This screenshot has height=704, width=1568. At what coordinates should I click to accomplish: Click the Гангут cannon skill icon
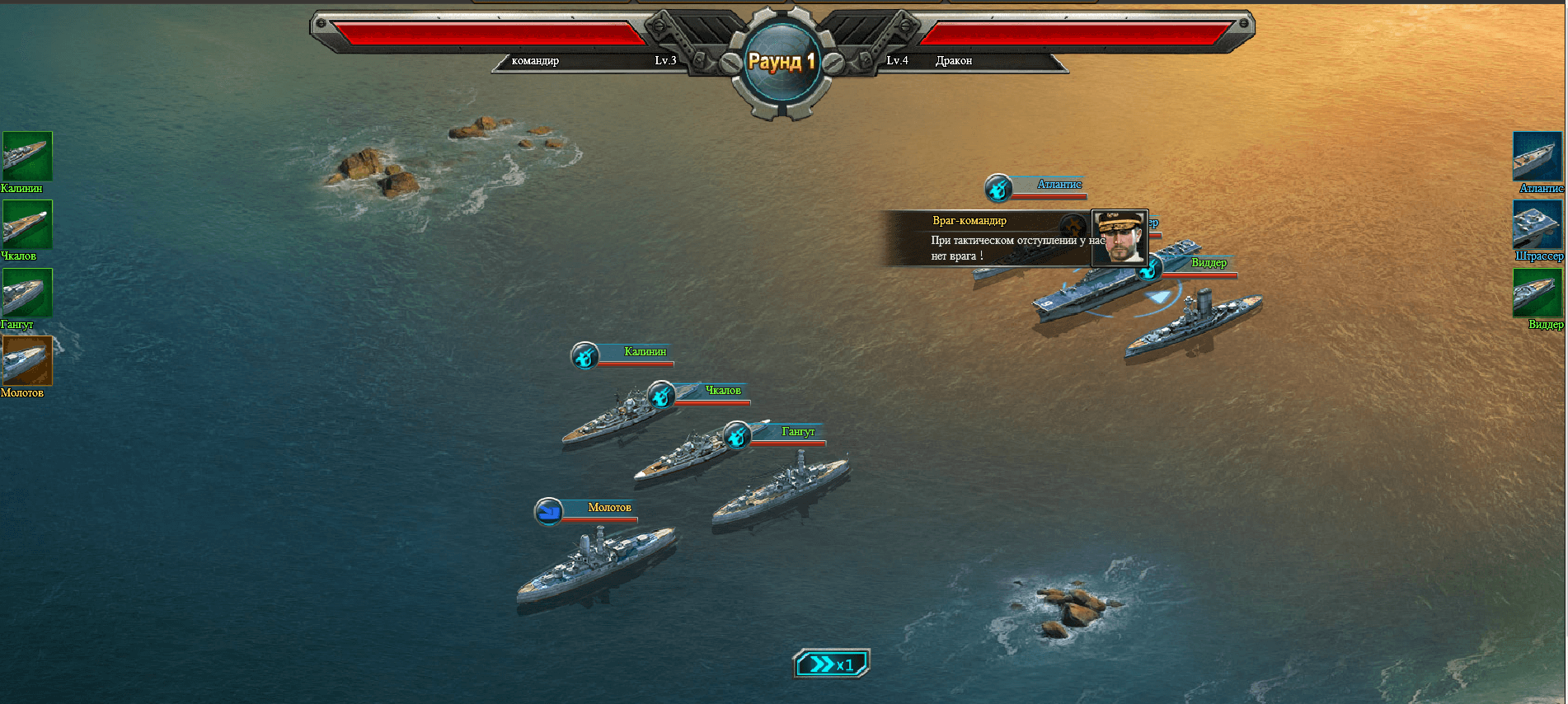(x=736, y=435)
